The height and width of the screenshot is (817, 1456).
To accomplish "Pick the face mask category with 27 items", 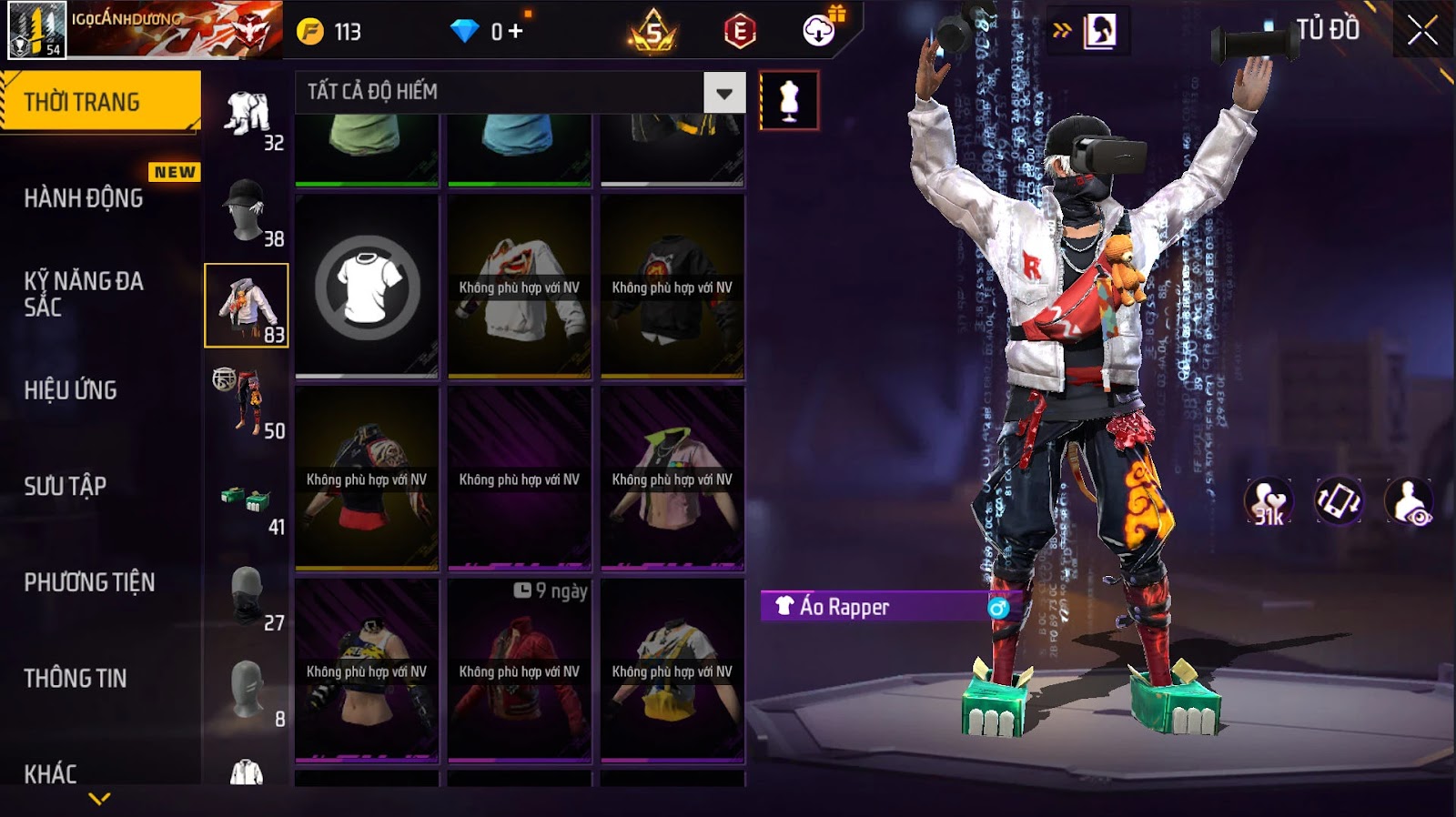I will [248, 596].
